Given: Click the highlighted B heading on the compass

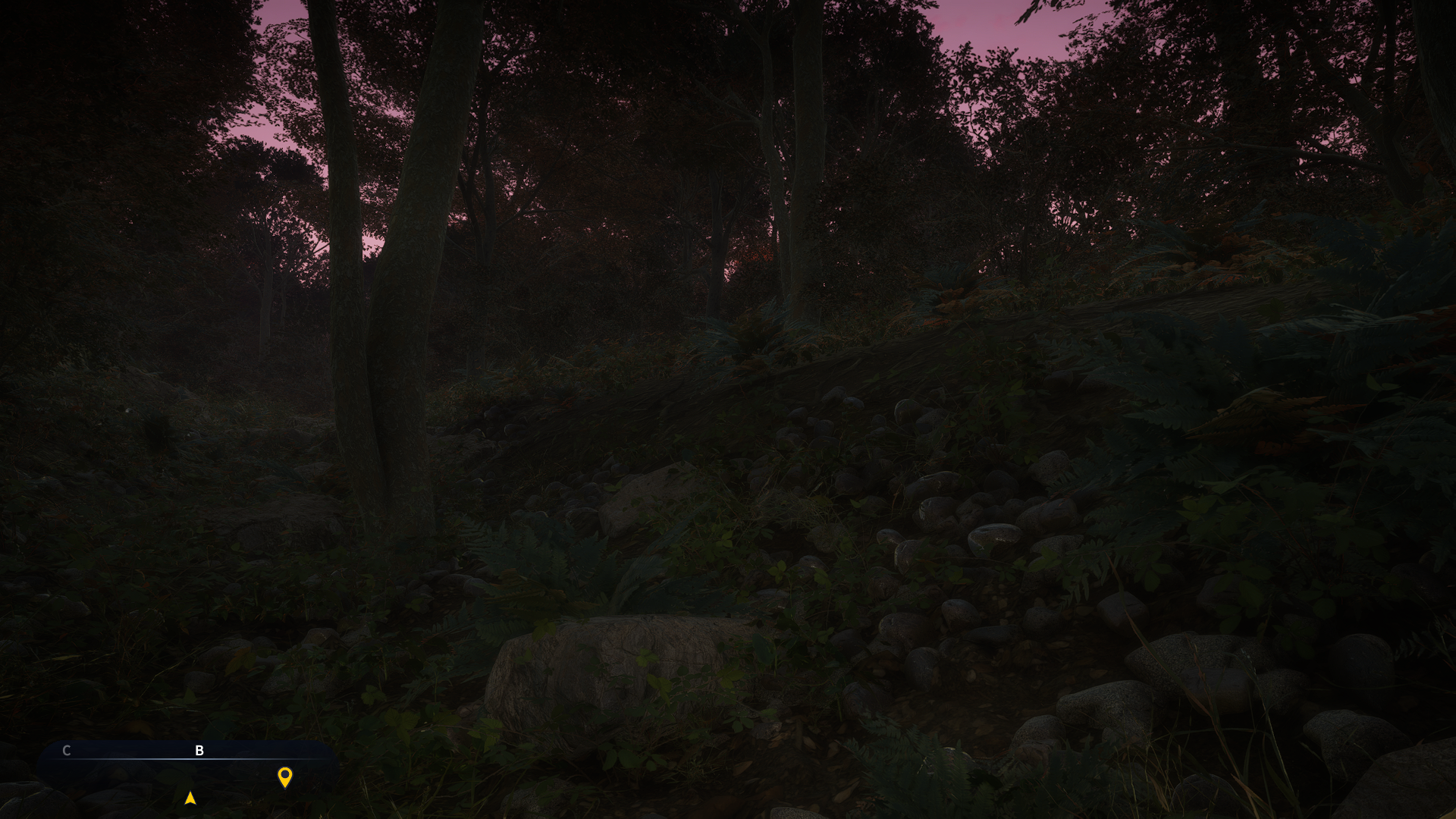Looking at the screenshot, I should [x=199, y=750].
